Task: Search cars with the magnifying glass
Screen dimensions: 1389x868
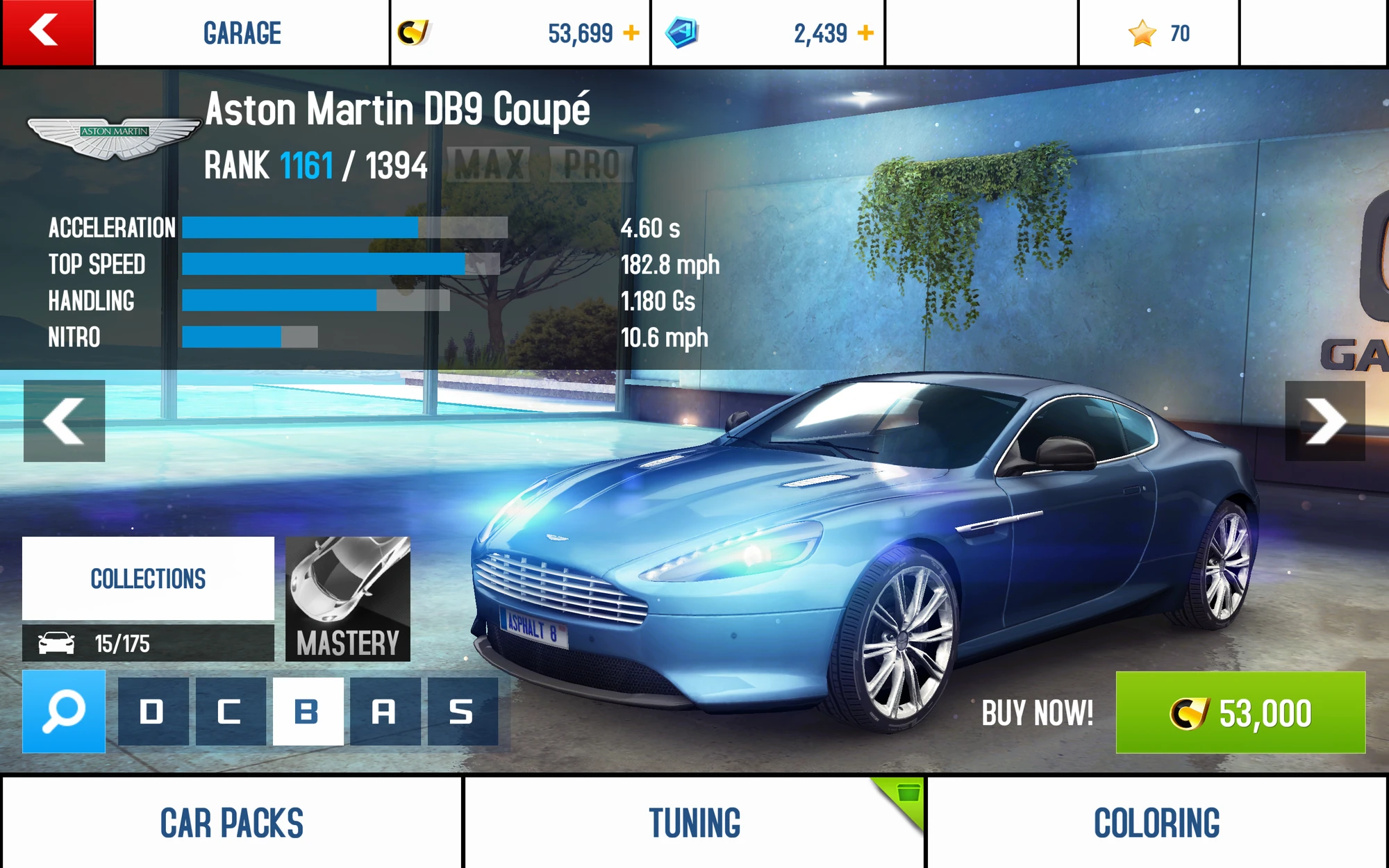Action: pos(64,711)
